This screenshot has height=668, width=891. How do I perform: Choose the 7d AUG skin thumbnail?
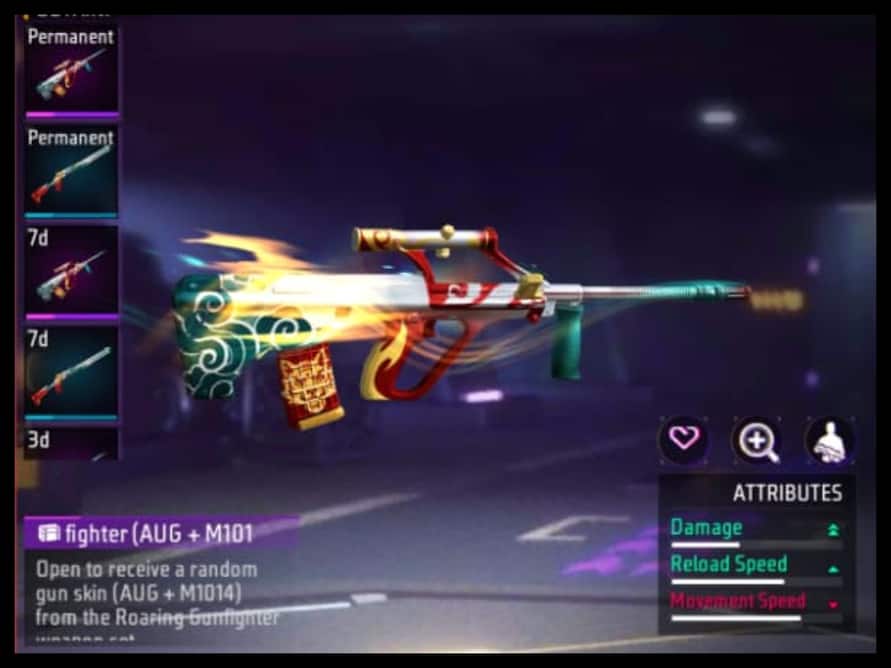pyautogui.click(x=71, y=272)
